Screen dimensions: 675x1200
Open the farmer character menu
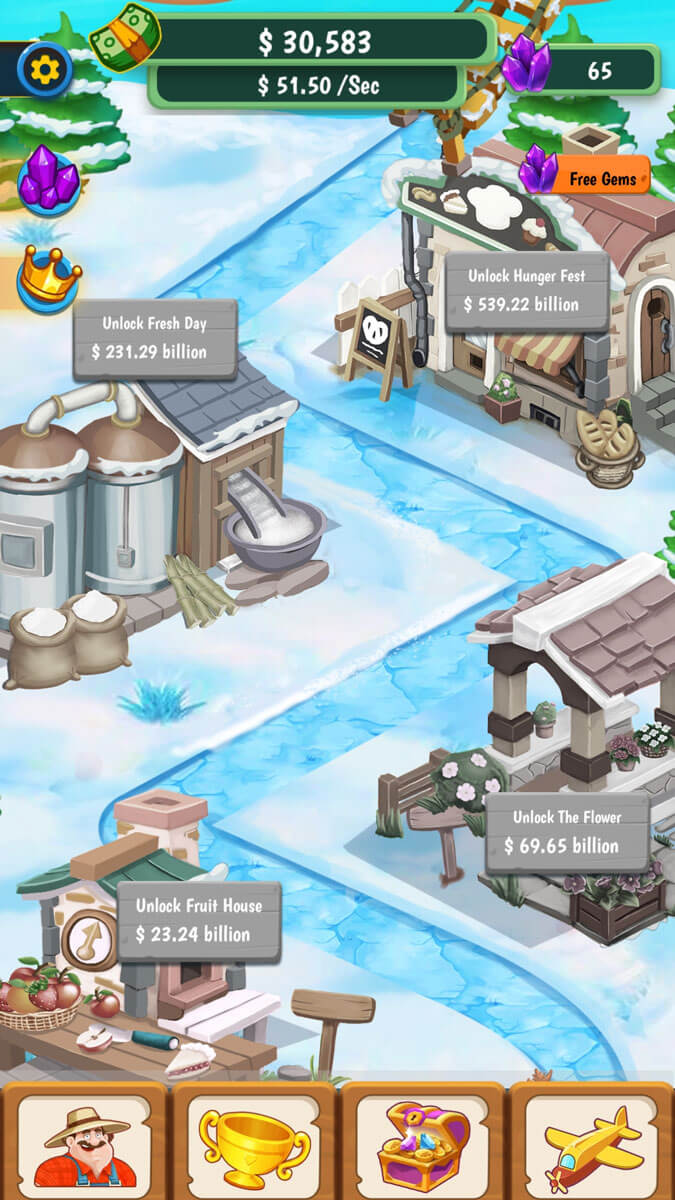click(84, 1143)
